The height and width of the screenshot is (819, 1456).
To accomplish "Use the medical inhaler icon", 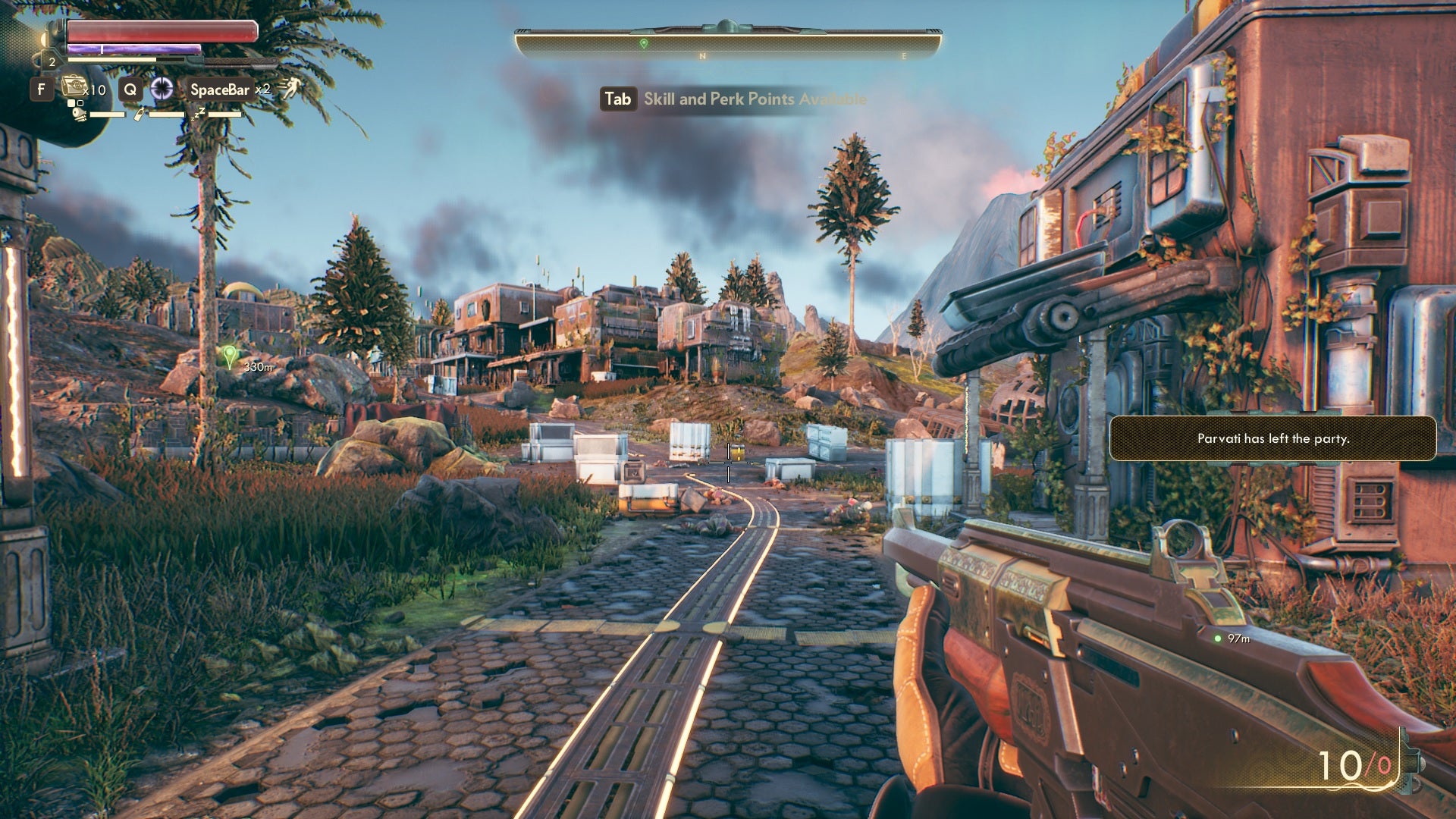I will tap(74, 87).
